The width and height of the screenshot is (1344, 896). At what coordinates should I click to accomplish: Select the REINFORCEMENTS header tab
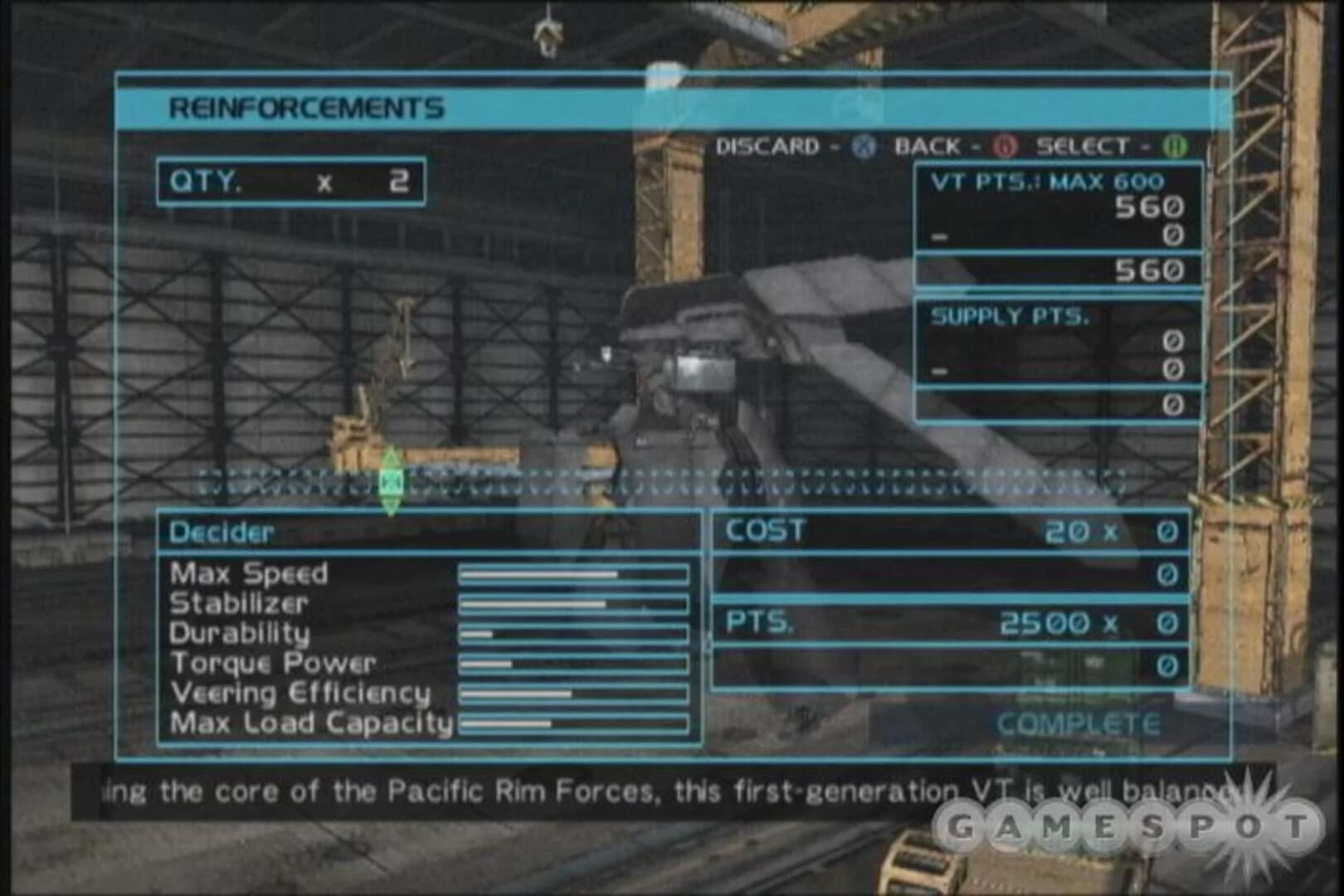[x=306, y=106]
